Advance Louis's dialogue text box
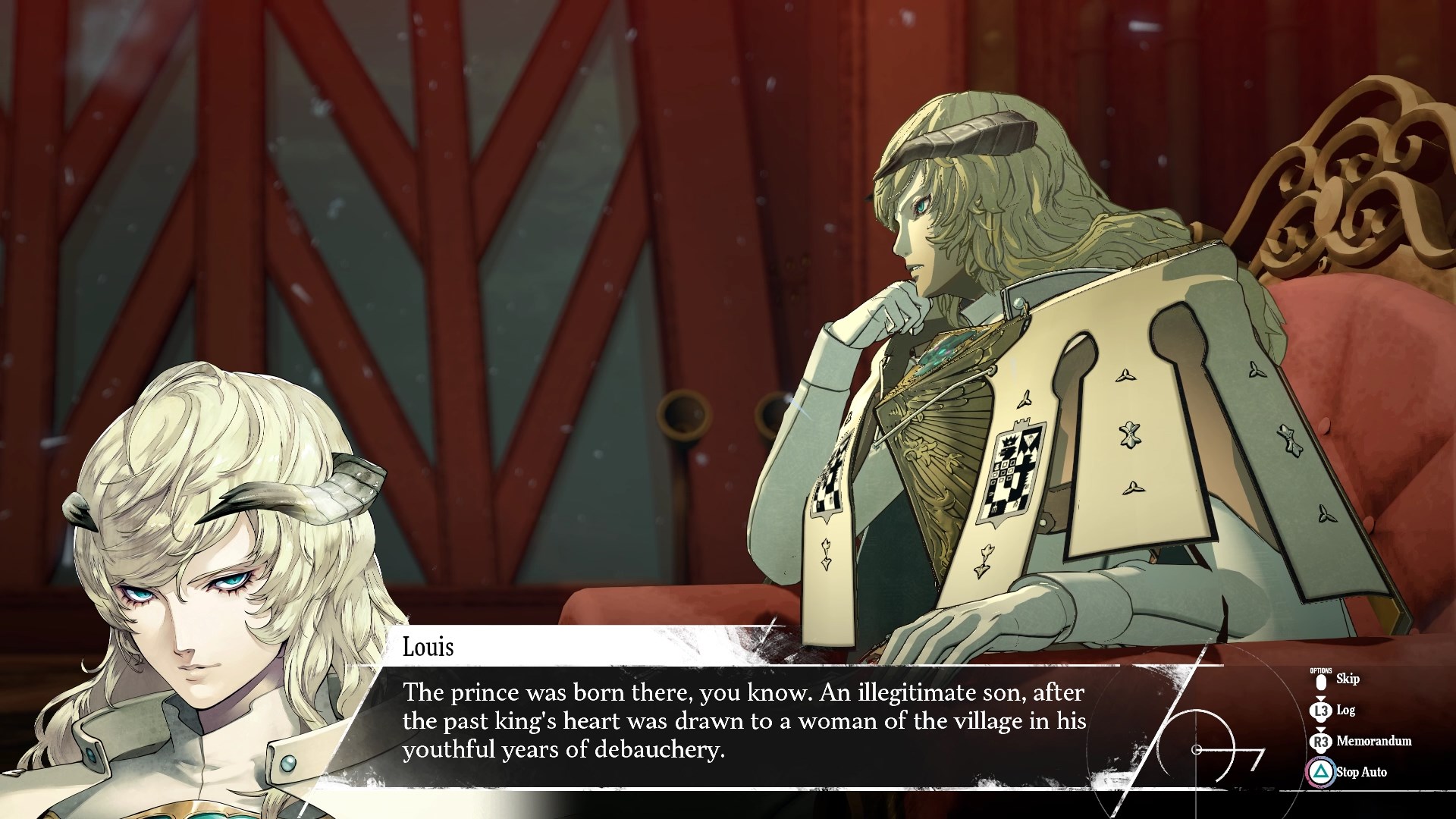 point(743,720)
